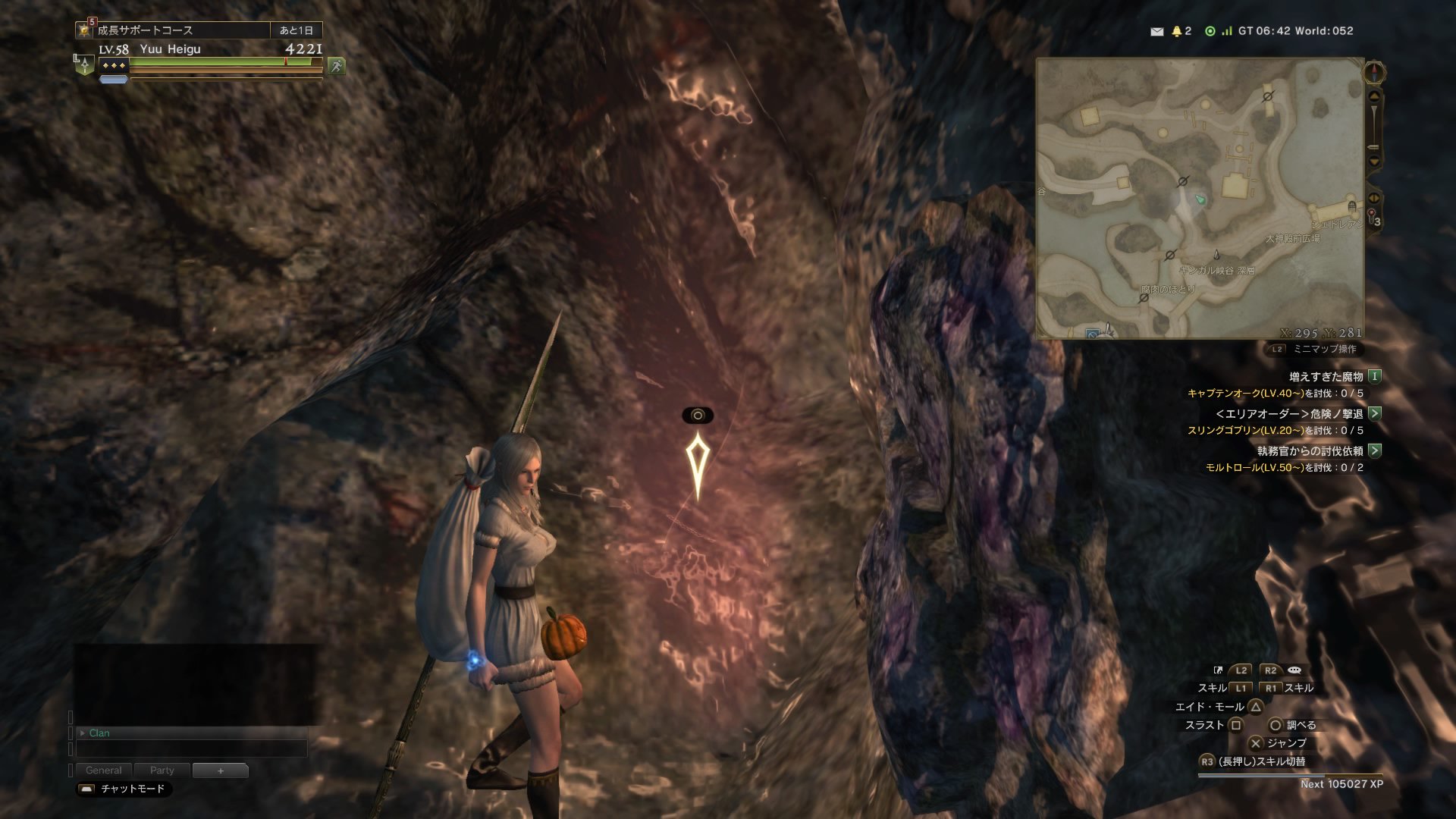Open the notification bell icon
This screenshot has height=819, width=1456.
1177,31
